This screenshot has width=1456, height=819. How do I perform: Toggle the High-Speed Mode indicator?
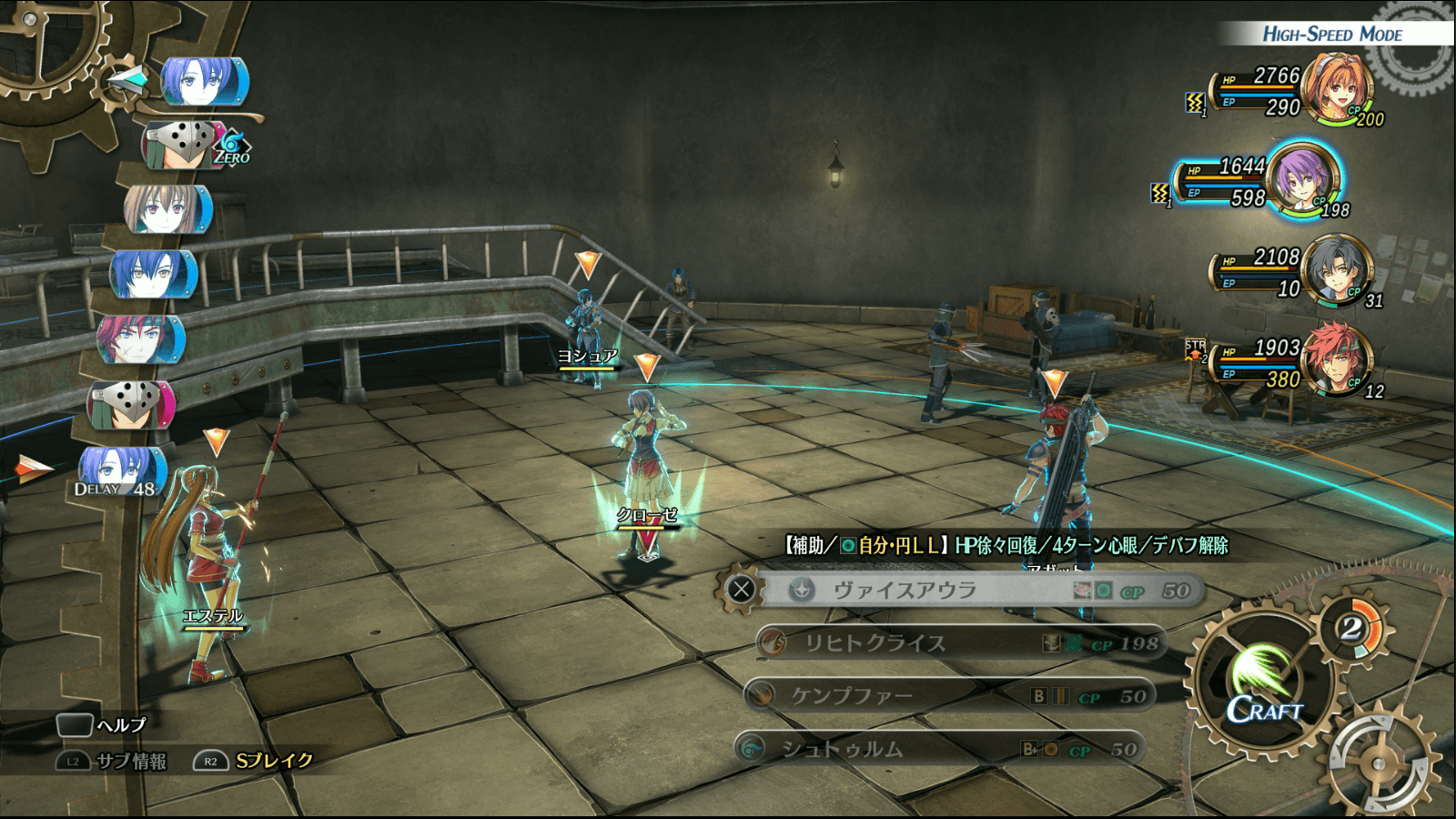[1331, 35]
